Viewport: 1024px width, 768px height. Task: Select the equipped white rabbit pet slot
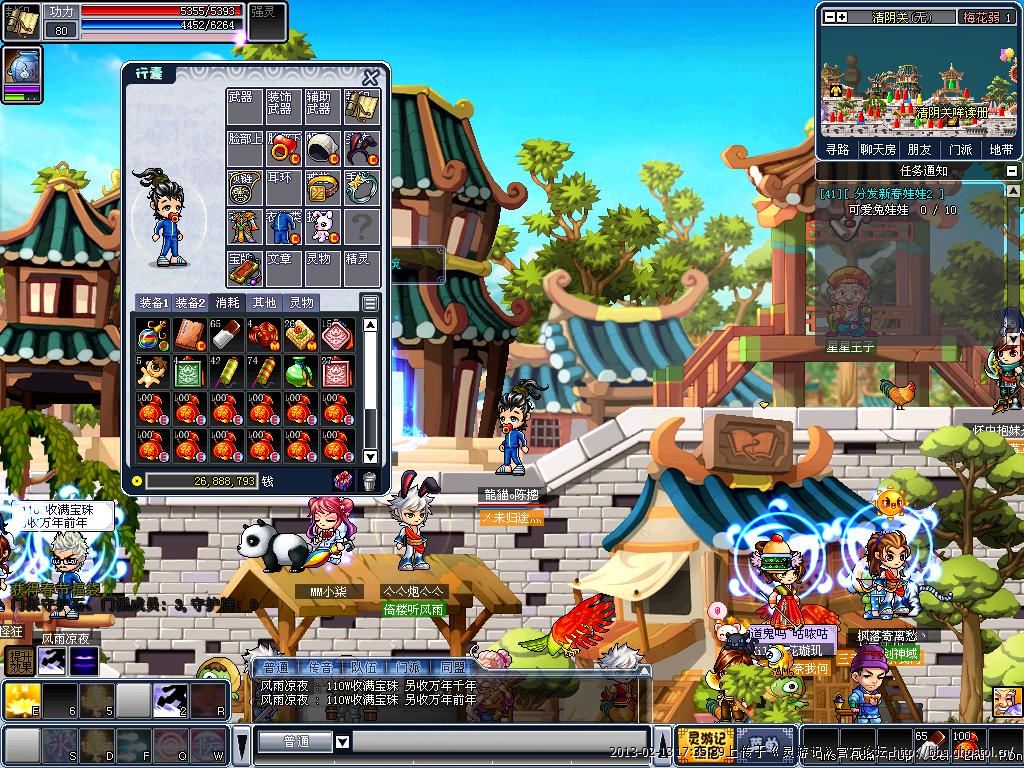click(x=322, y=227)
